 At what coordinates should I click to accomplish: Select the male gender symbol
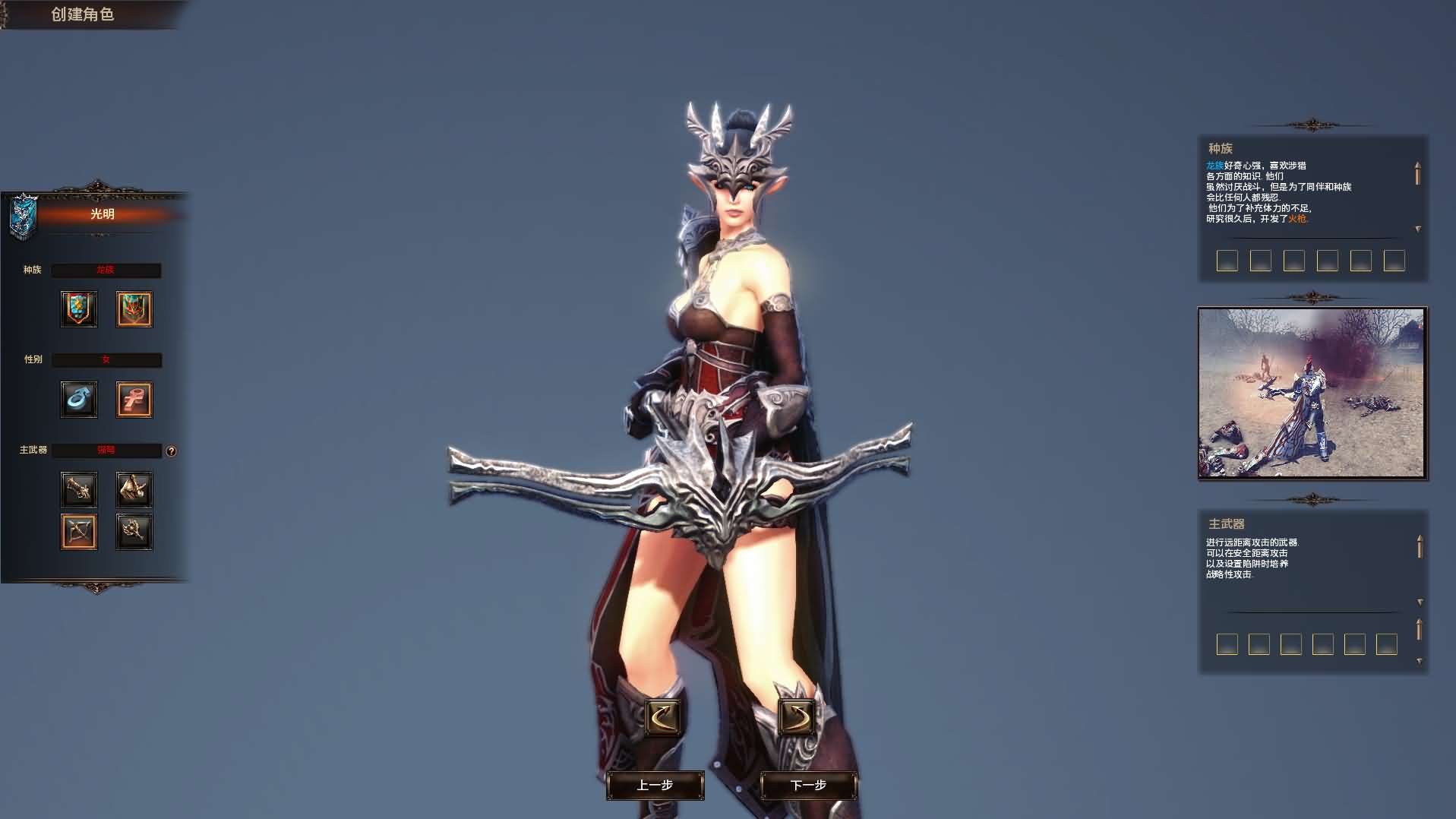tap(79, 400)
